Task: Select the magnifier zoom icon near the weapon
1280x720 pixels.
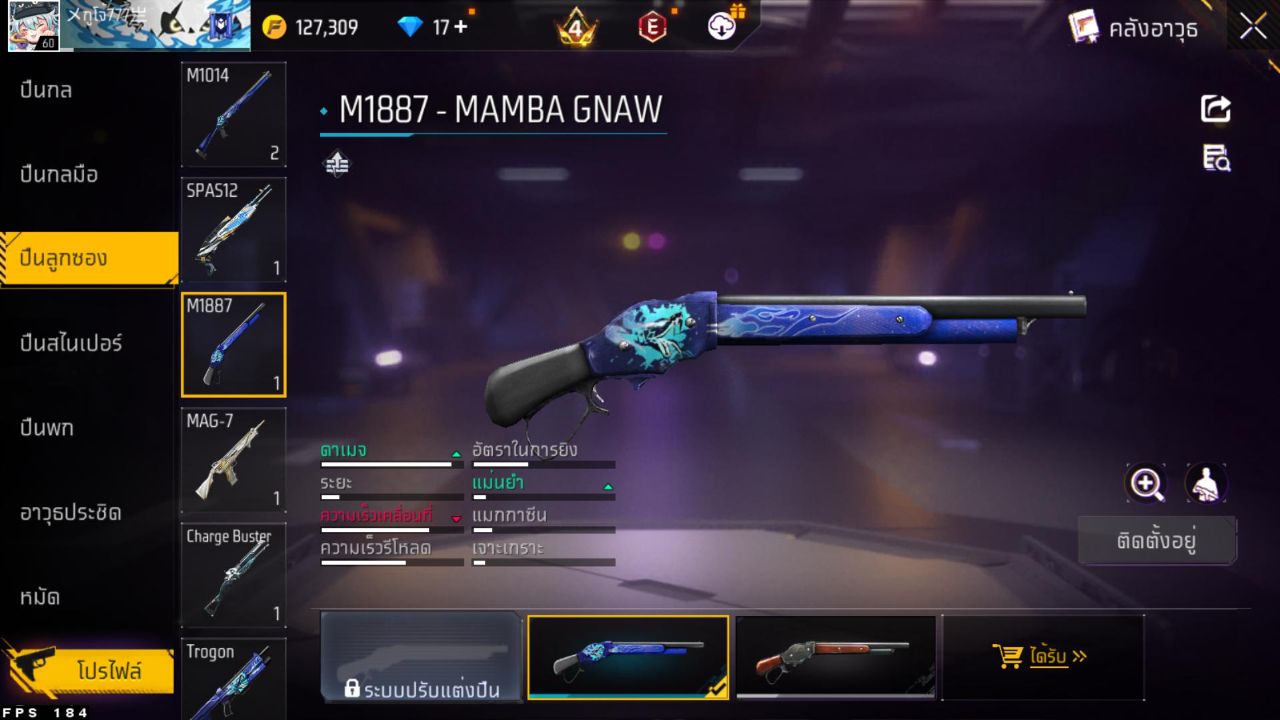Action: 1146,484
